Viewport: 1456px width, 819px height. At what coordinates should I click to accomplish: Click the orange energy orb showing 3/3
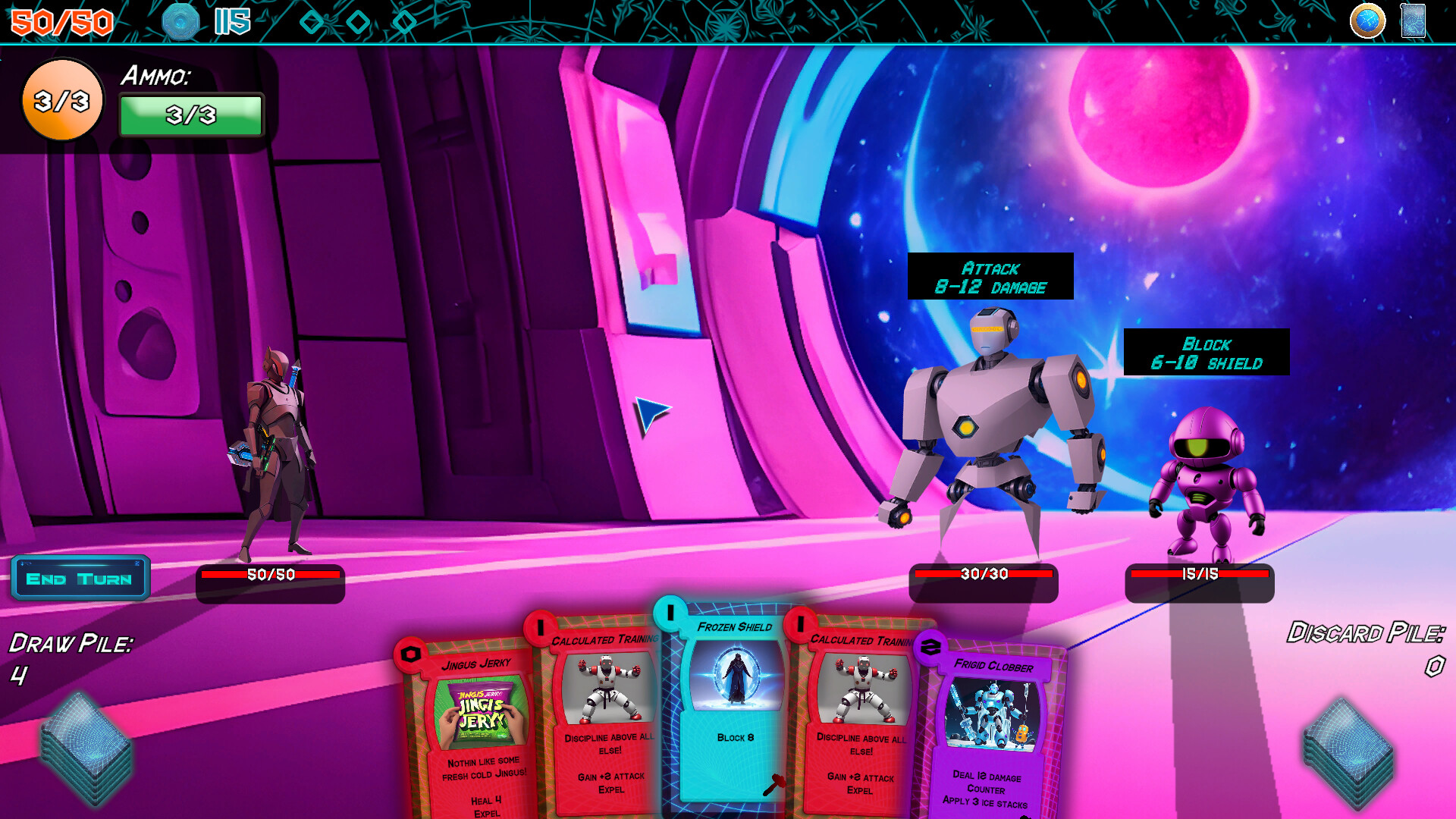(61, 99)
